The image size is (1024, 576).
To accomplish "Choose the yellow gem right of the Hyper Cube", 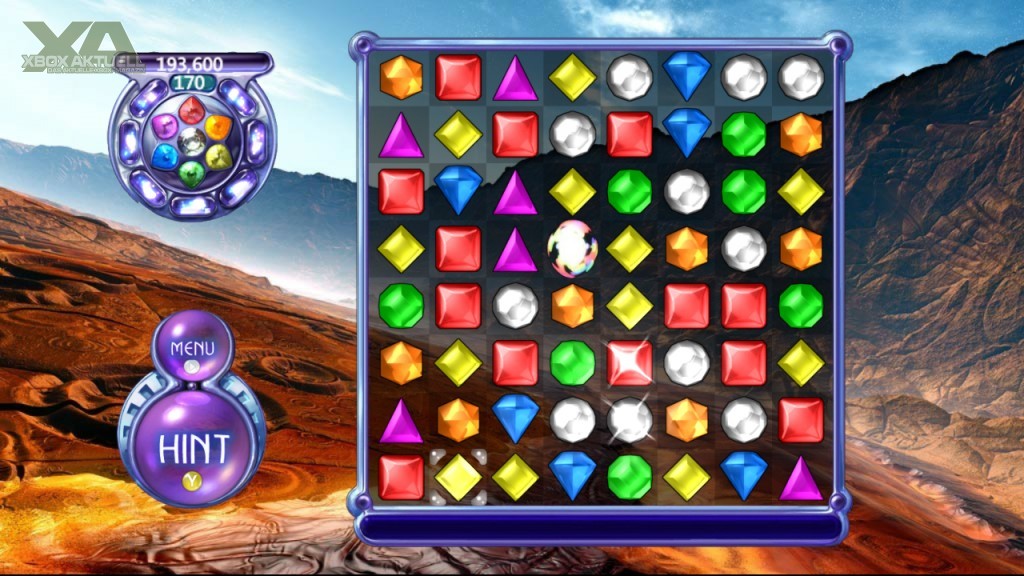I will click(x=630, y=249).
